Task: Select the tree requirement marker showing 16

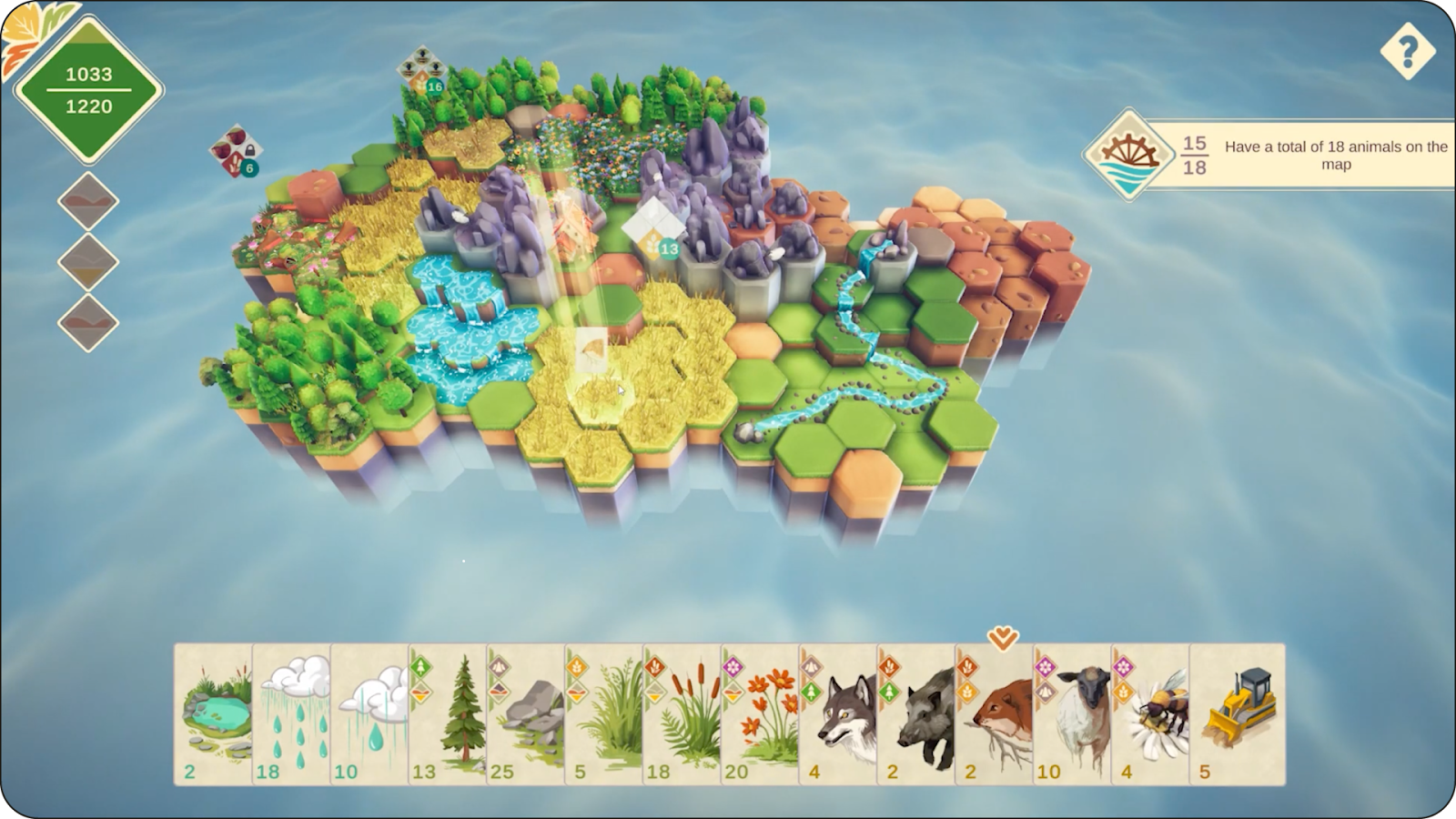Action: pyautogui.click(x=421, y=72)
